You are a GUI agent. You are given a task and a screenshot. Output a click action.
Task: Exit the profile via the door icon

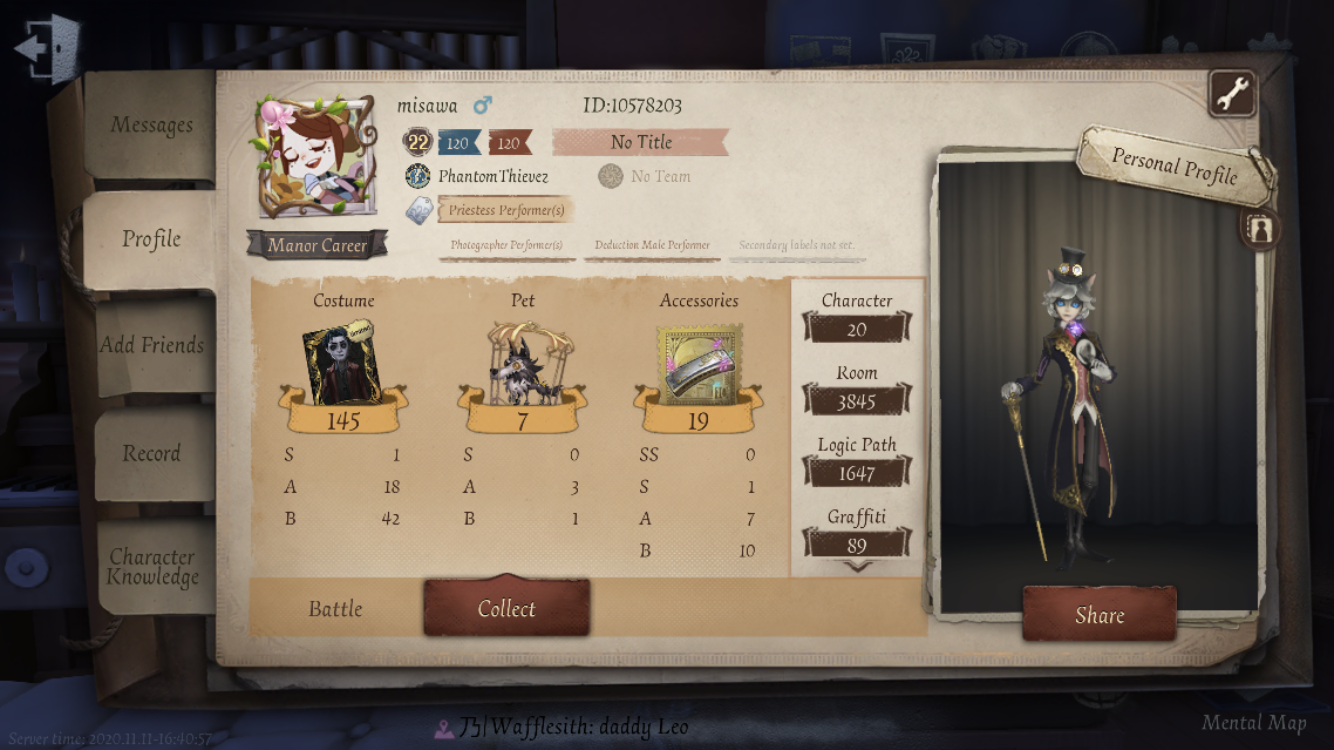[x=46, y=48]
